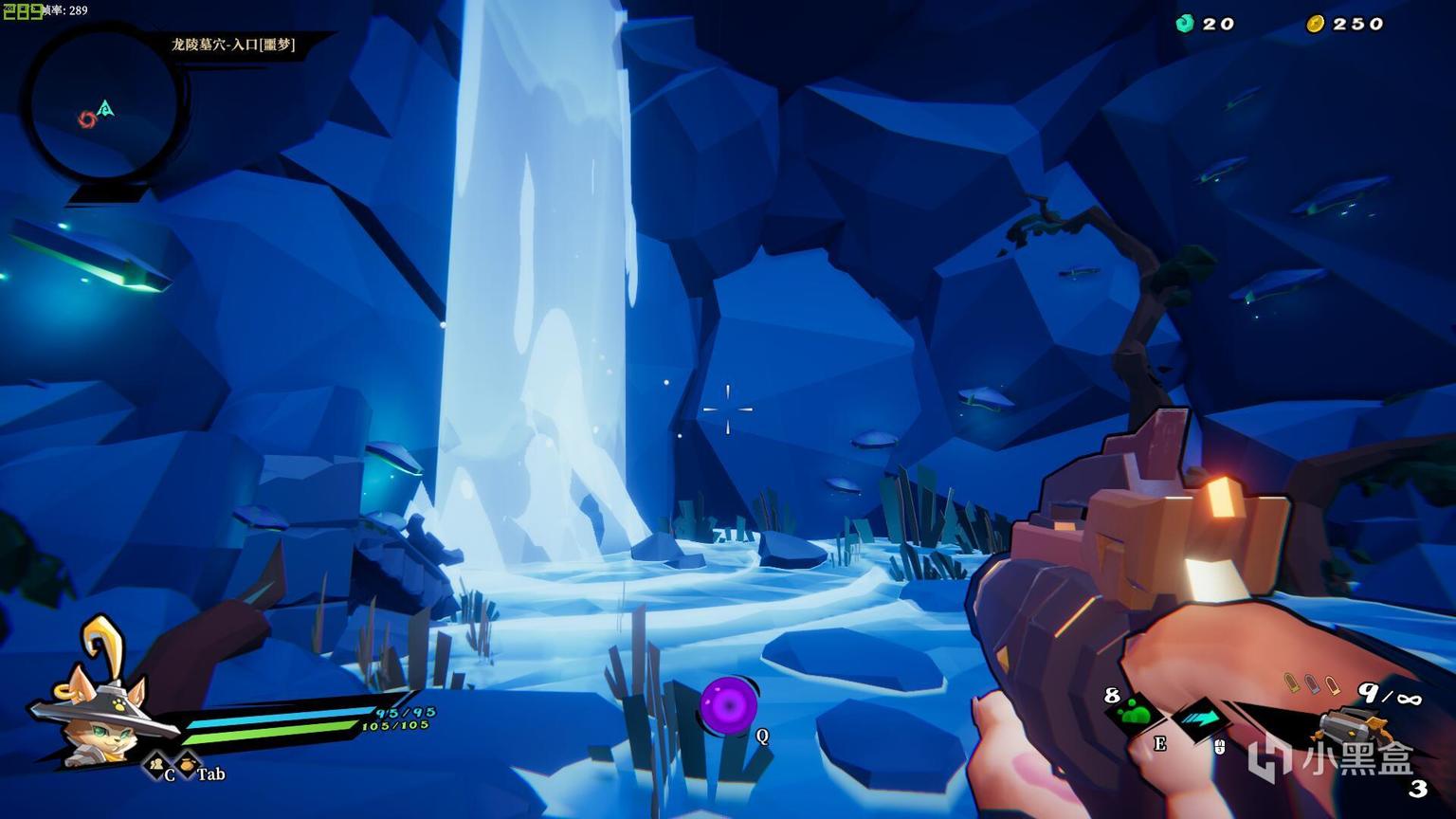The height and width of the screenshot is (819, 1456).
Task: Click the circular minimap
Action: tap(102, 104)
